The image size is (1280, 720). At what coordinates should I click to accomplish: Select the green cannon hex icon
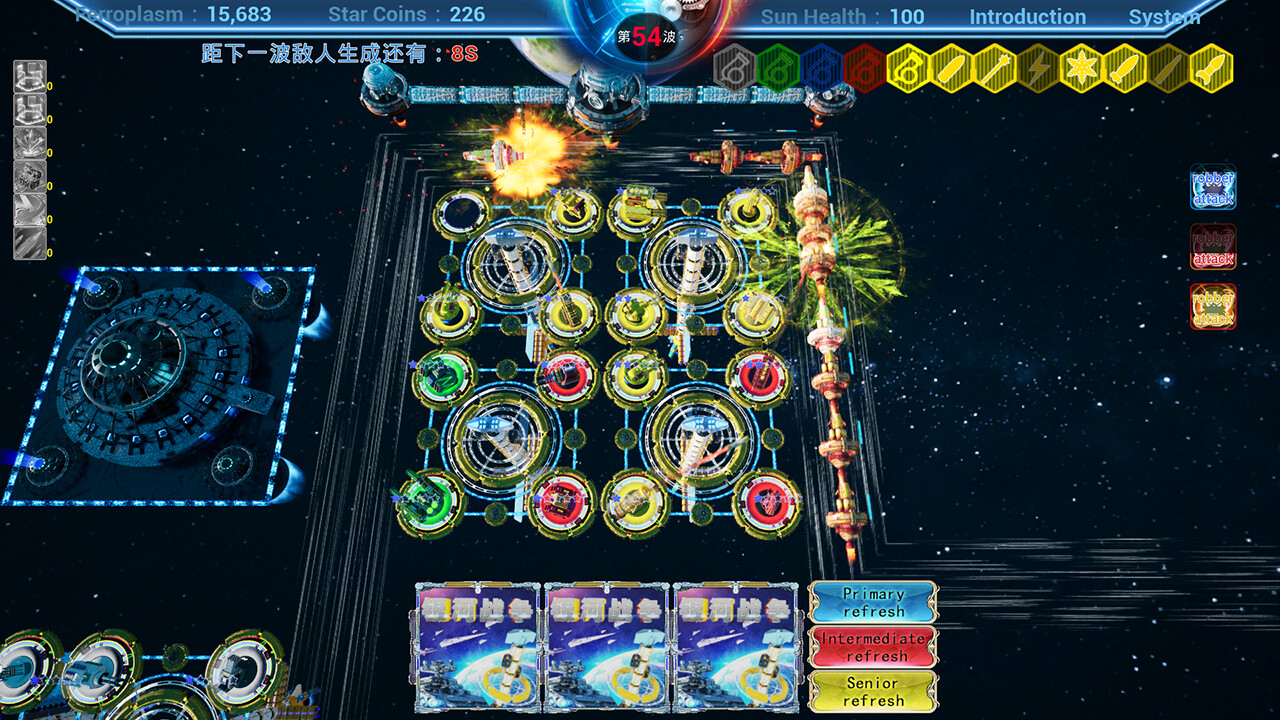tap(777, 68)
